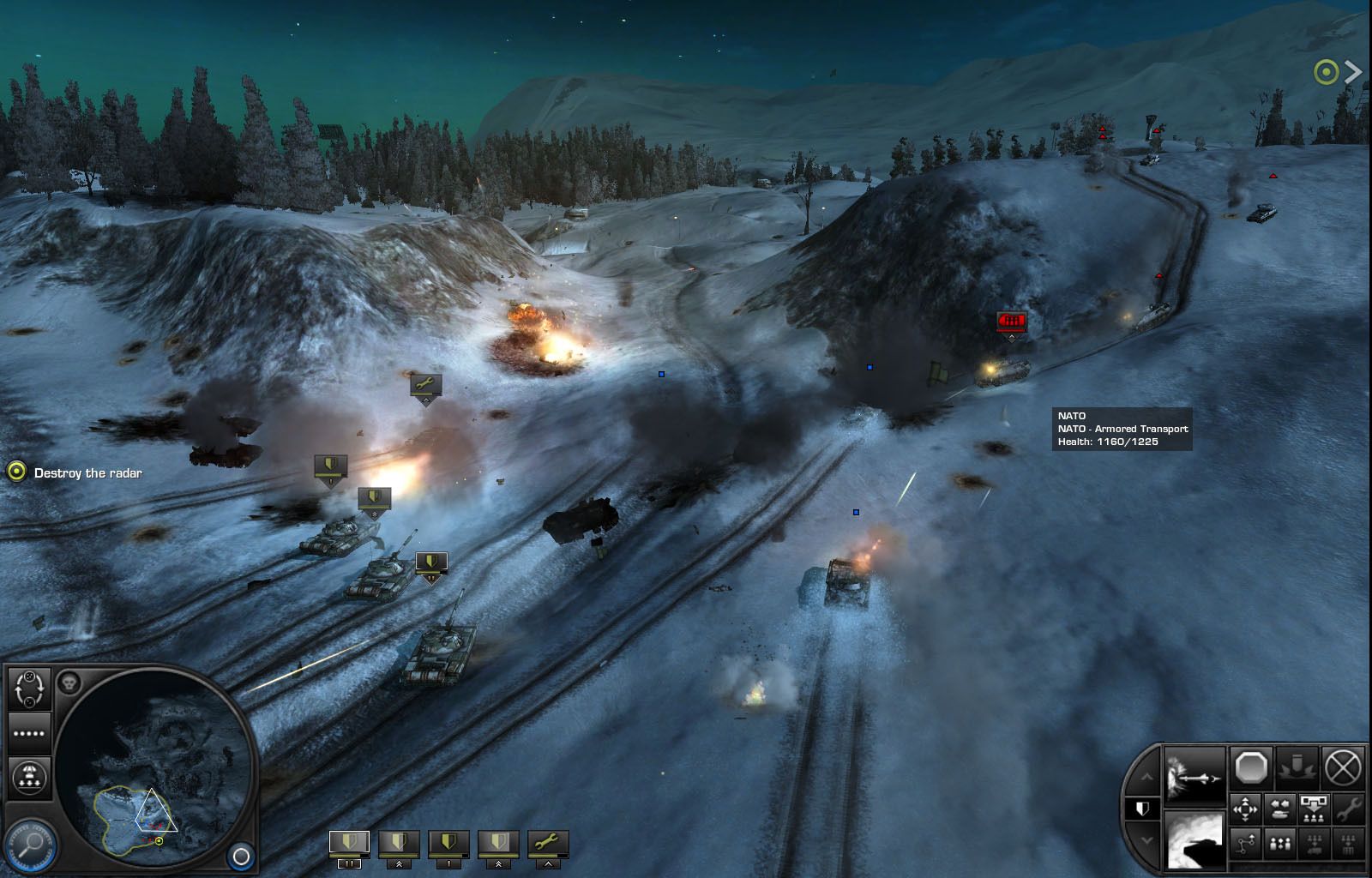This screenshot has width=1372, height=878.
Task: Select the repair unit wrench marker
Action: [x=425, y=386]
